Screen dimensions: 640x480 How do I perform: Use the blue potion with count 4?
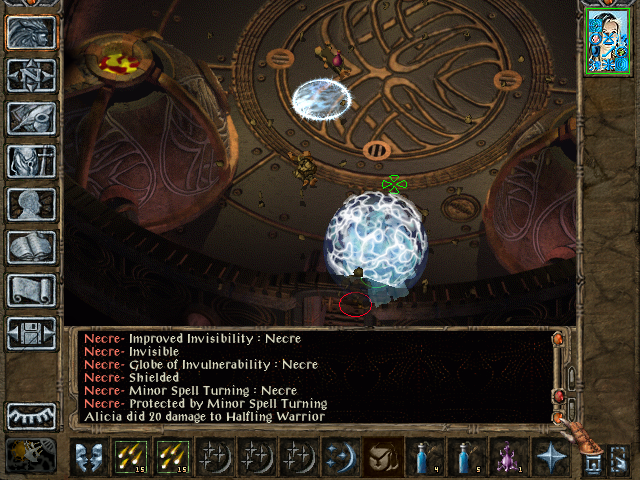[425, 456]
